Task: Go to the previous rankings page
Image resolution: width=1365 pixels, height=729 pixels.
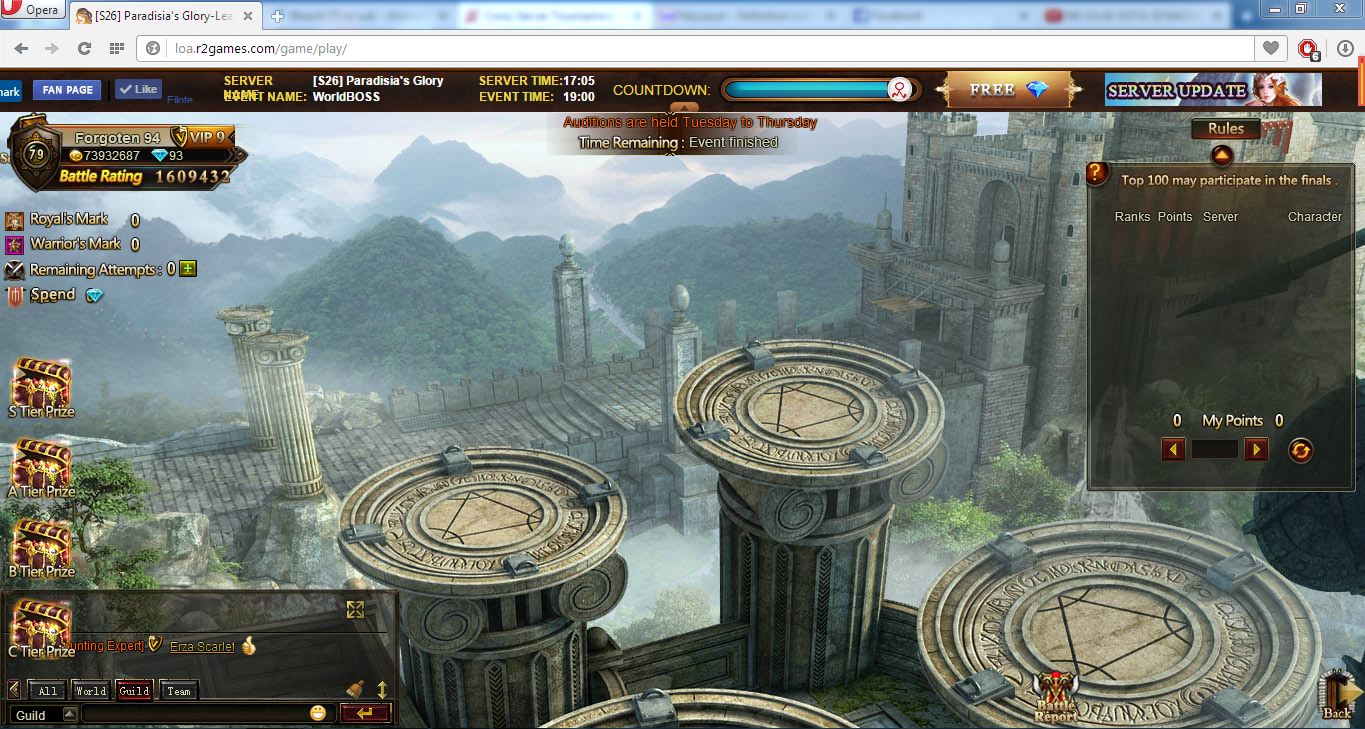Action: point(1174,449)
